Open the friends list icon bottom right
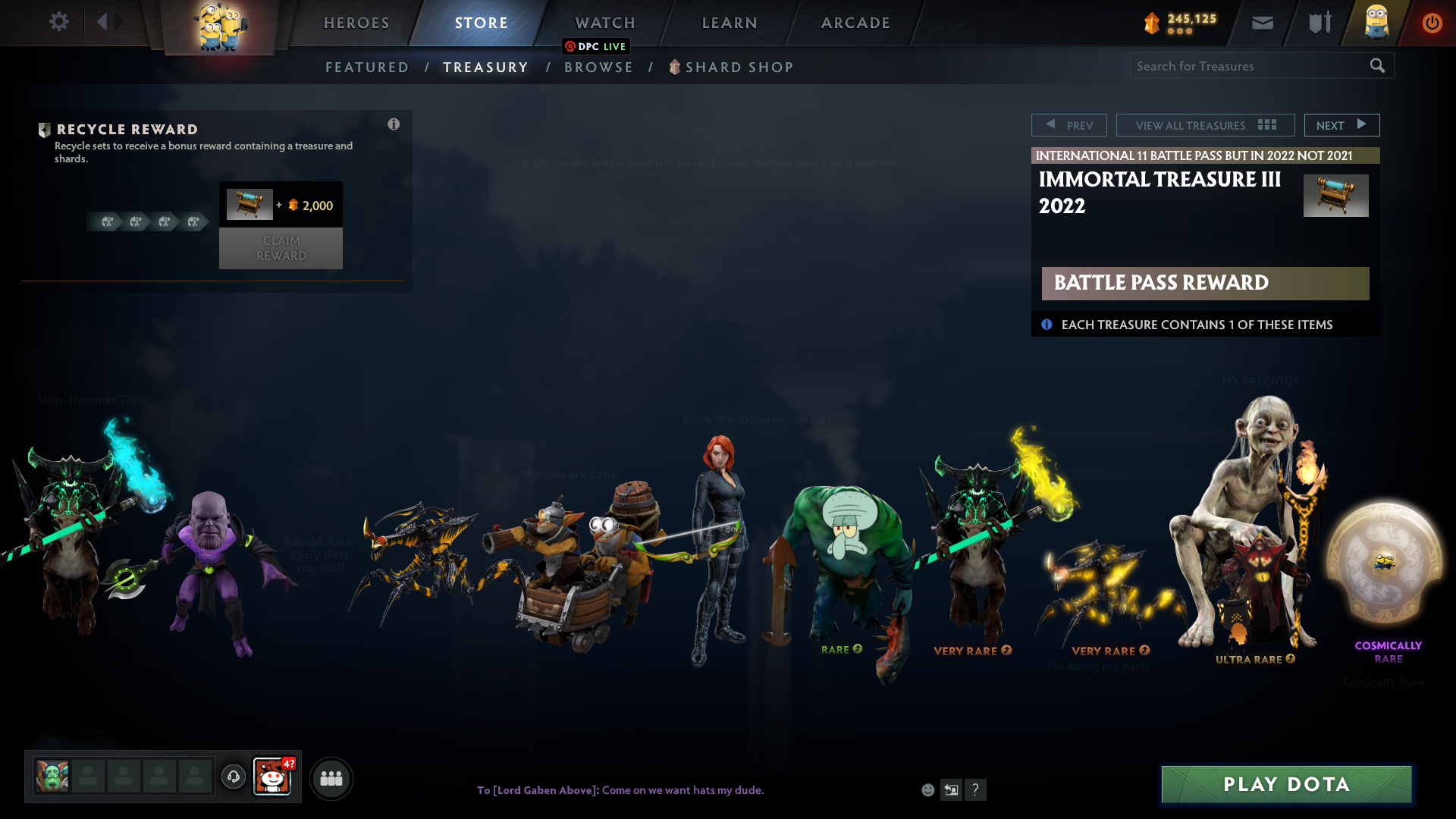Viewport: 1456px width, 819px height. [331, 778]
